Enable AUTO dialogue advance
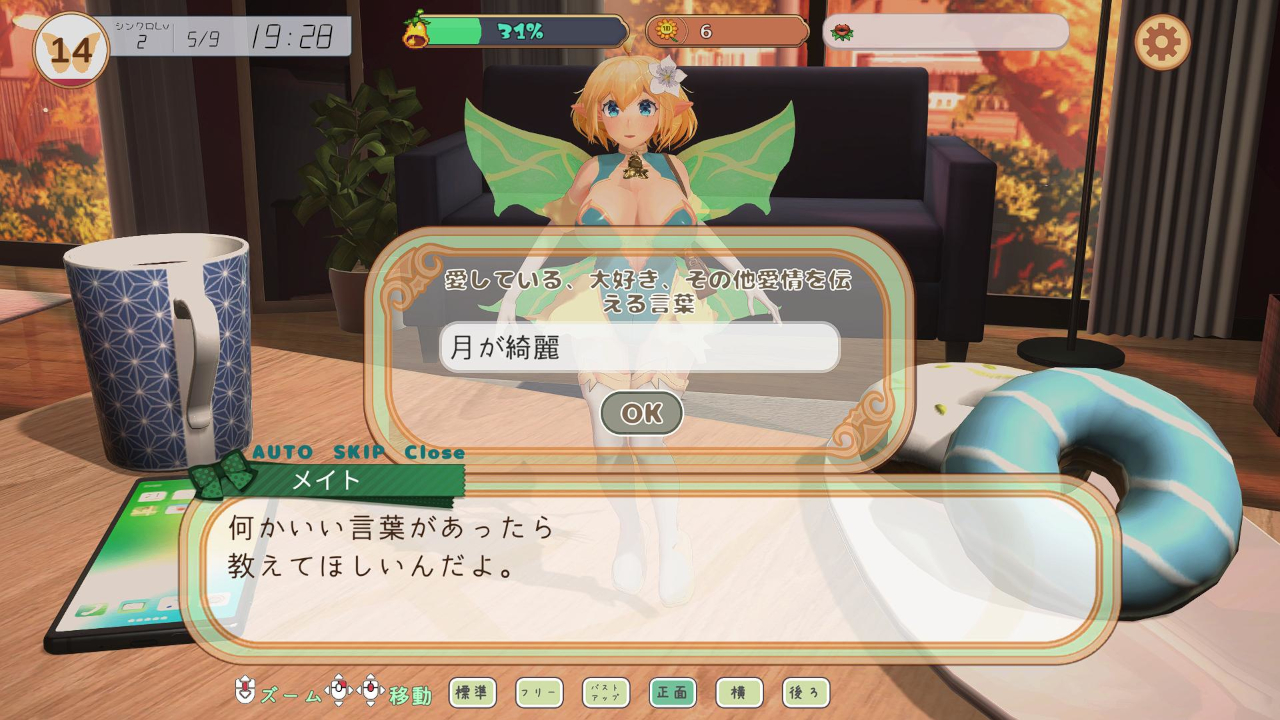1280x720 pixels. pos(281,452)
